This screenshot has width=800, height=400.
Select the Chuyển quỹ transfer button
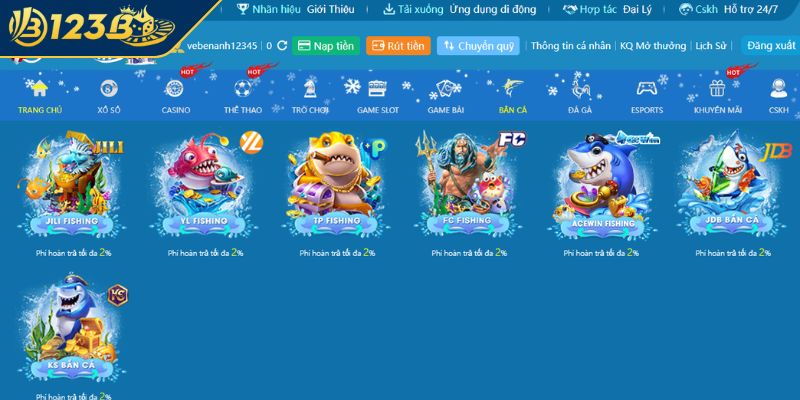tap(478, 46)
